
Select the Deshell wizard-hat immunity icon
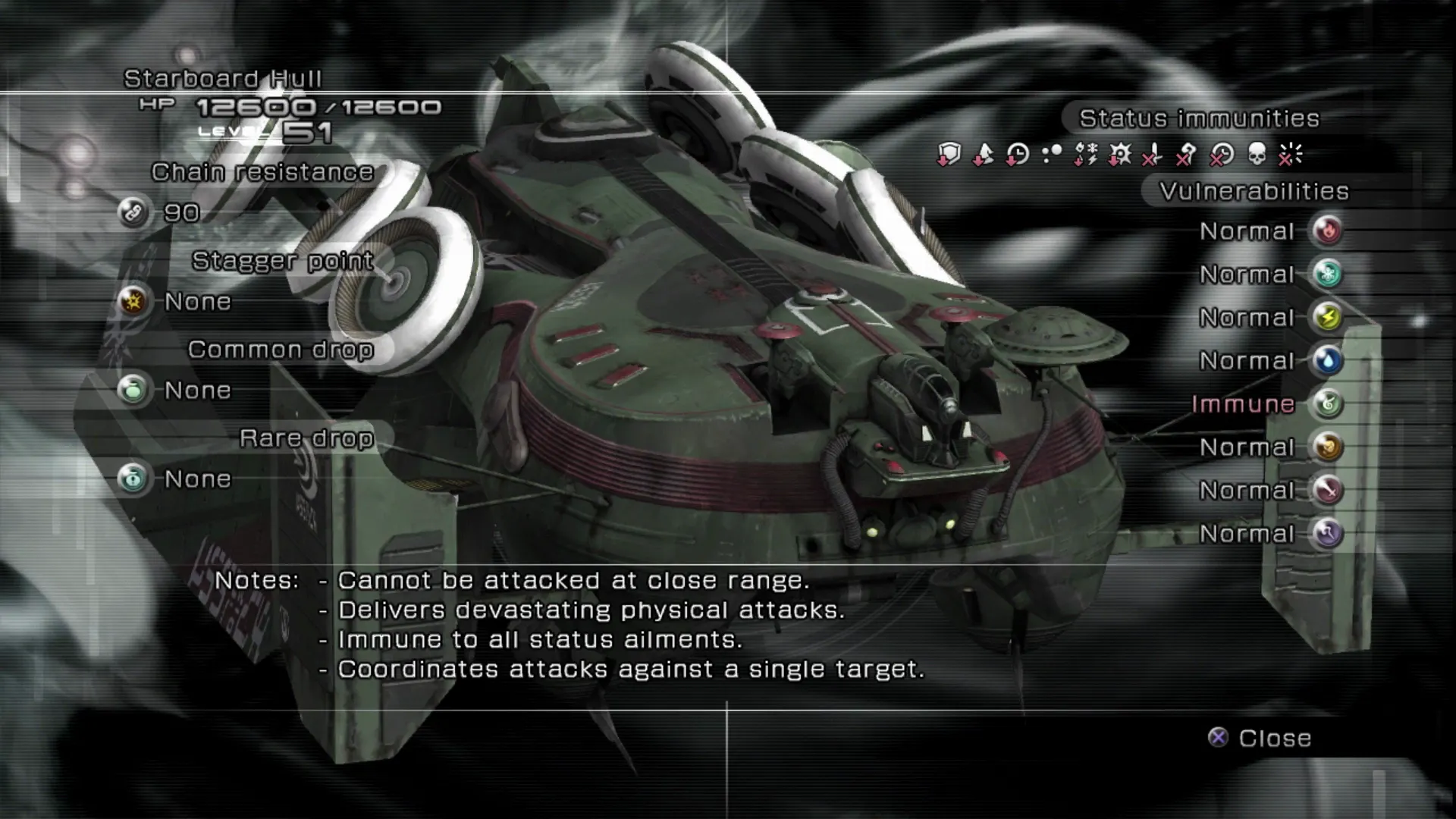[x=983, y=155]
